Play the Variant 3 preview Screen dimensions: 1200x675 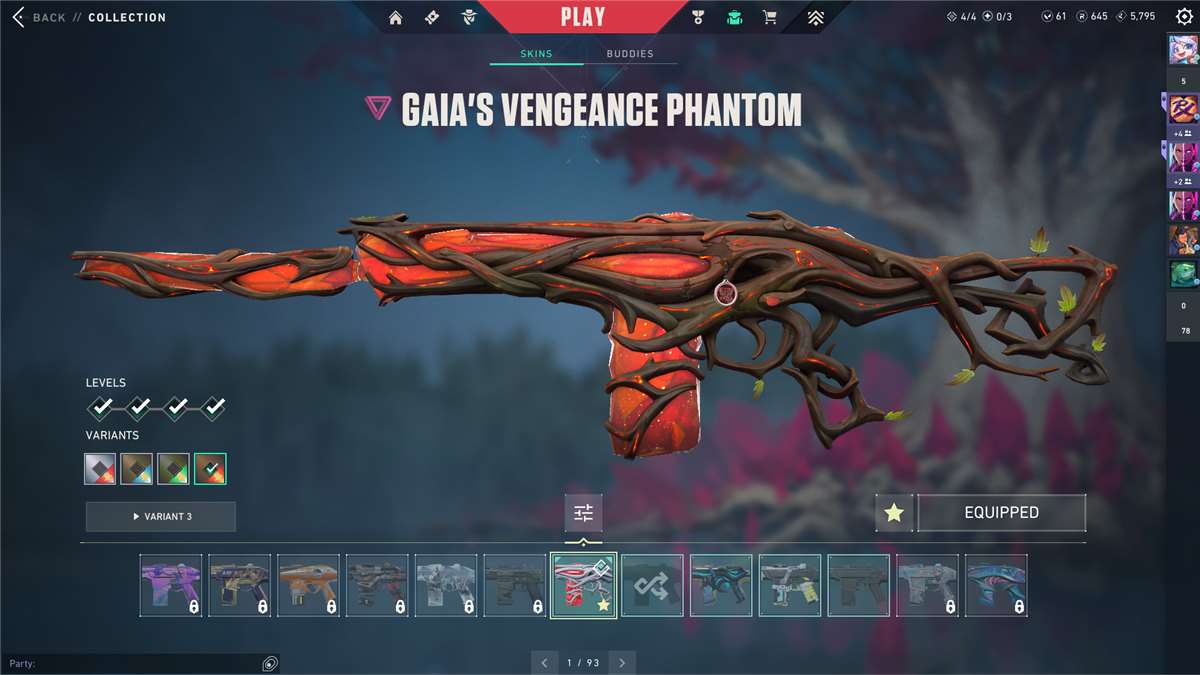click(160, 516)
